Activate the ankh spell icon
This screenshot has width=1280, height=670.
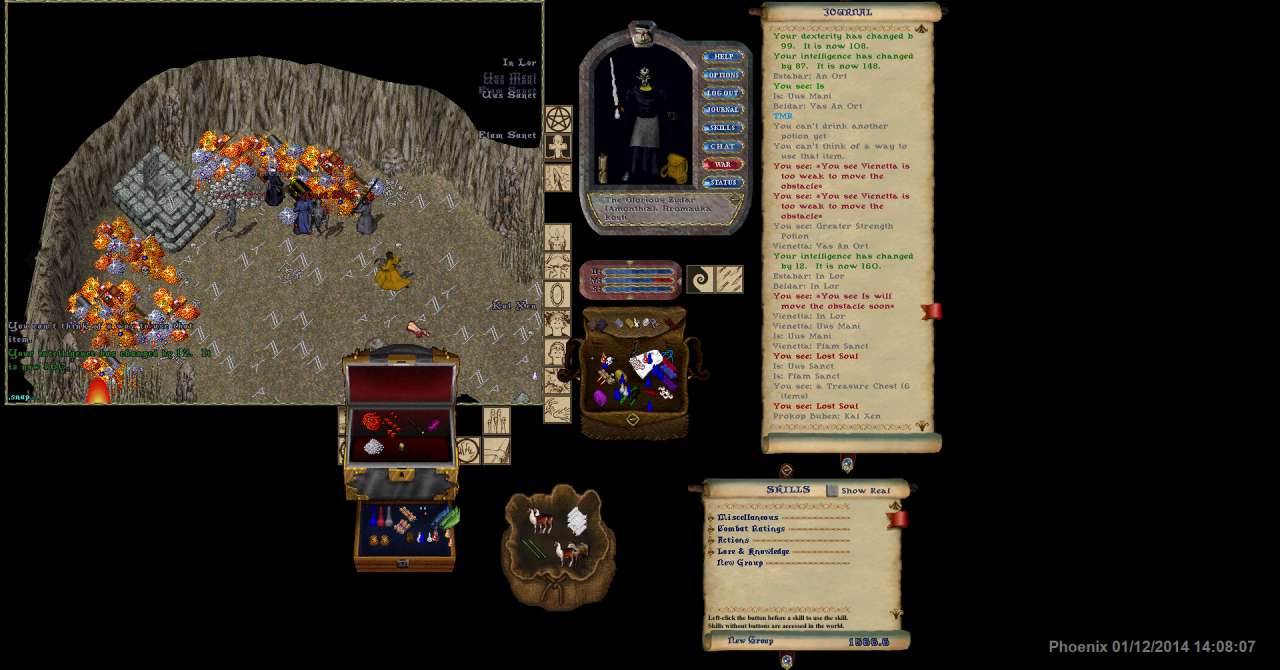(558, 147)
